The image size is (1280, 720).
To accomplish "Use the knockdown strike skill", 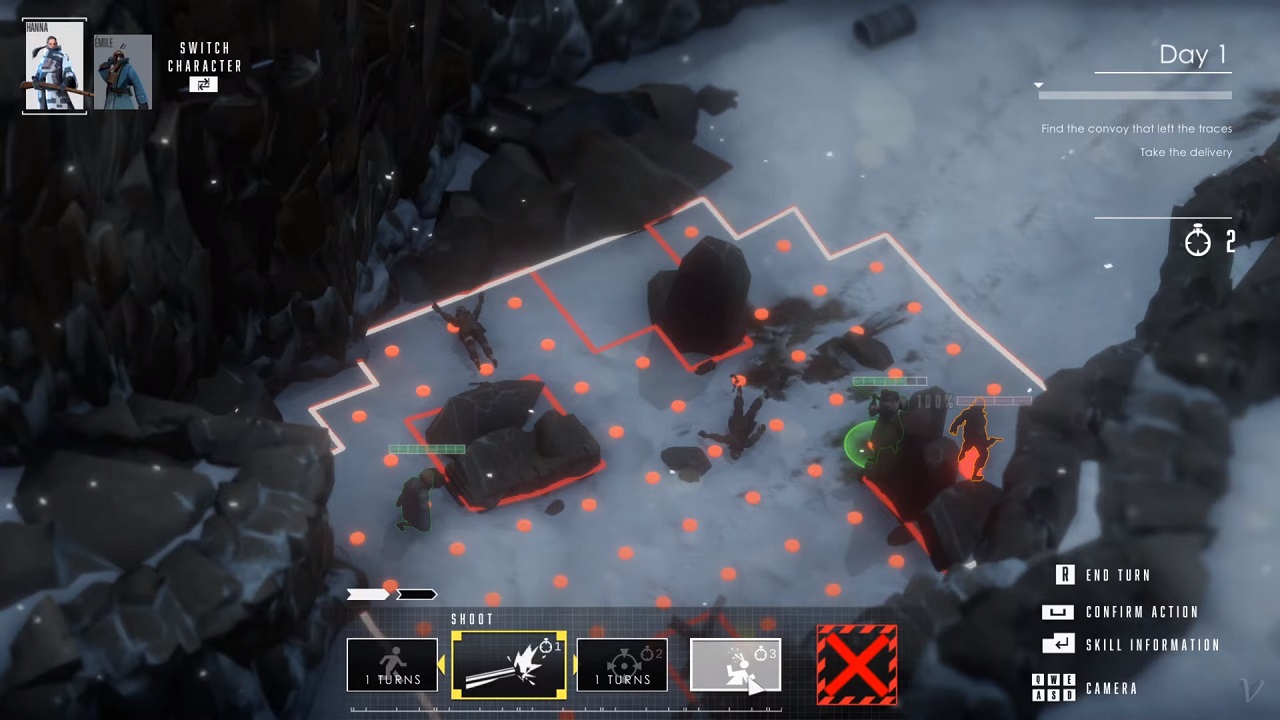I will pyautogui.click(x=735, y=665).
